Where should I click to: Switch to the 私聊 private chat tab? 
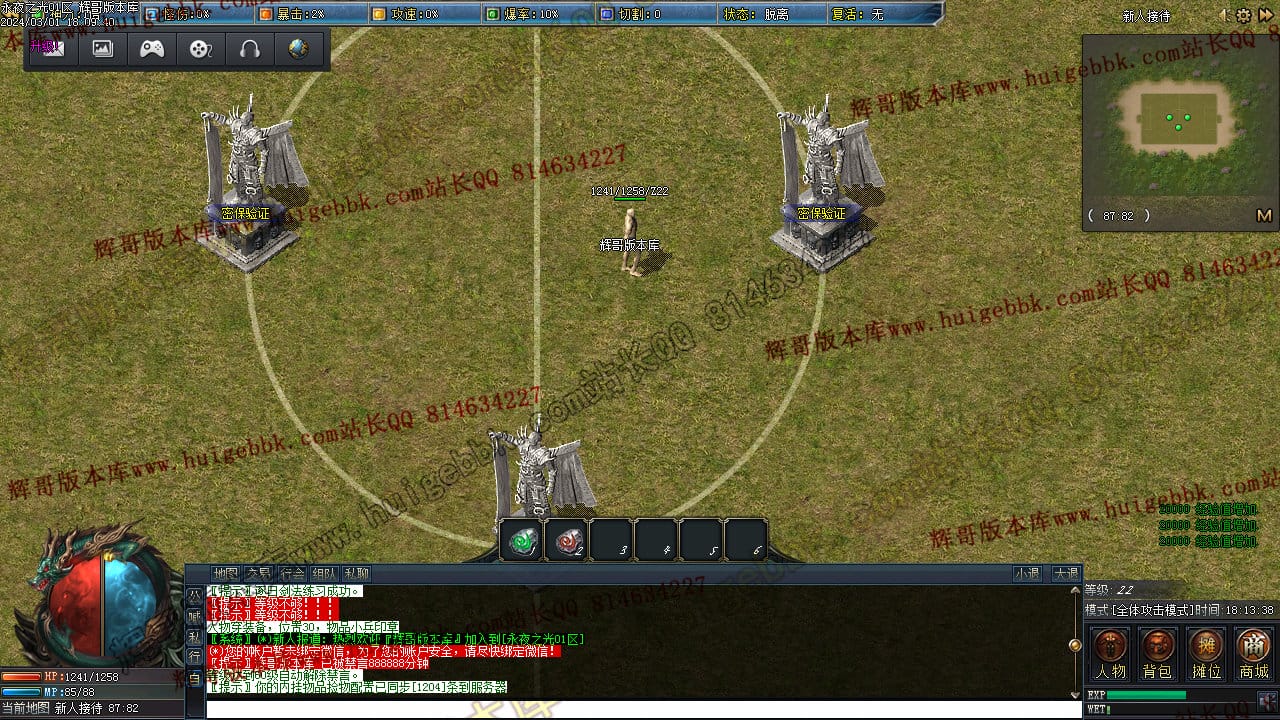pos(356,574)
